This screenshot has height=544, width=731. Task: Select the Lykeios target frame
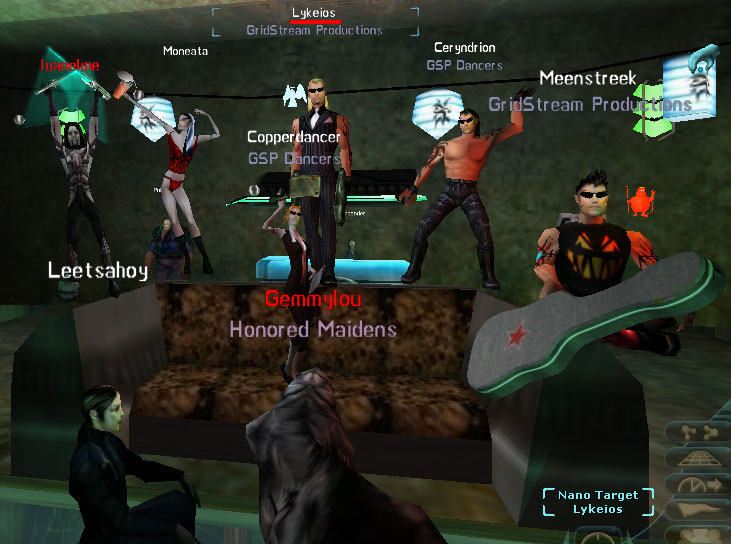(315, 21)
